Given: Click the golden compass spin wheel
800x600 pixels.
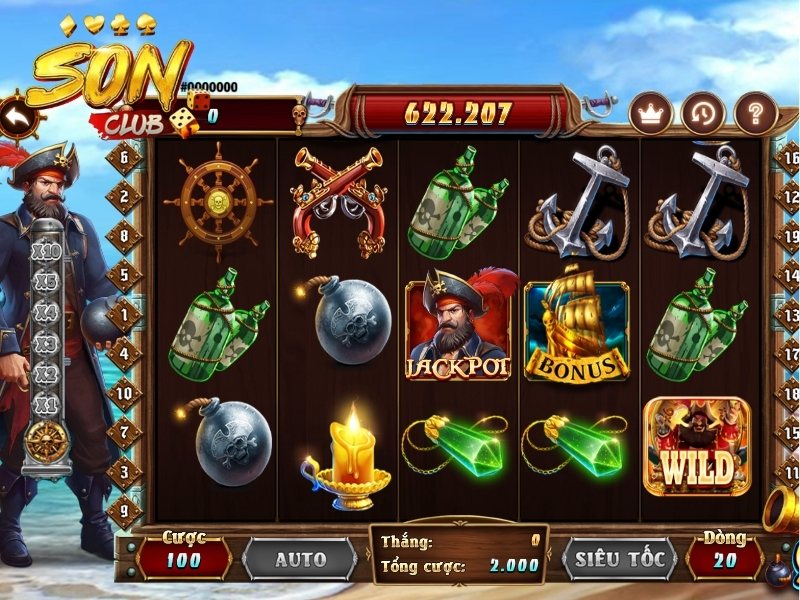Looking at the screenshot, I should [x=46, y=441].
